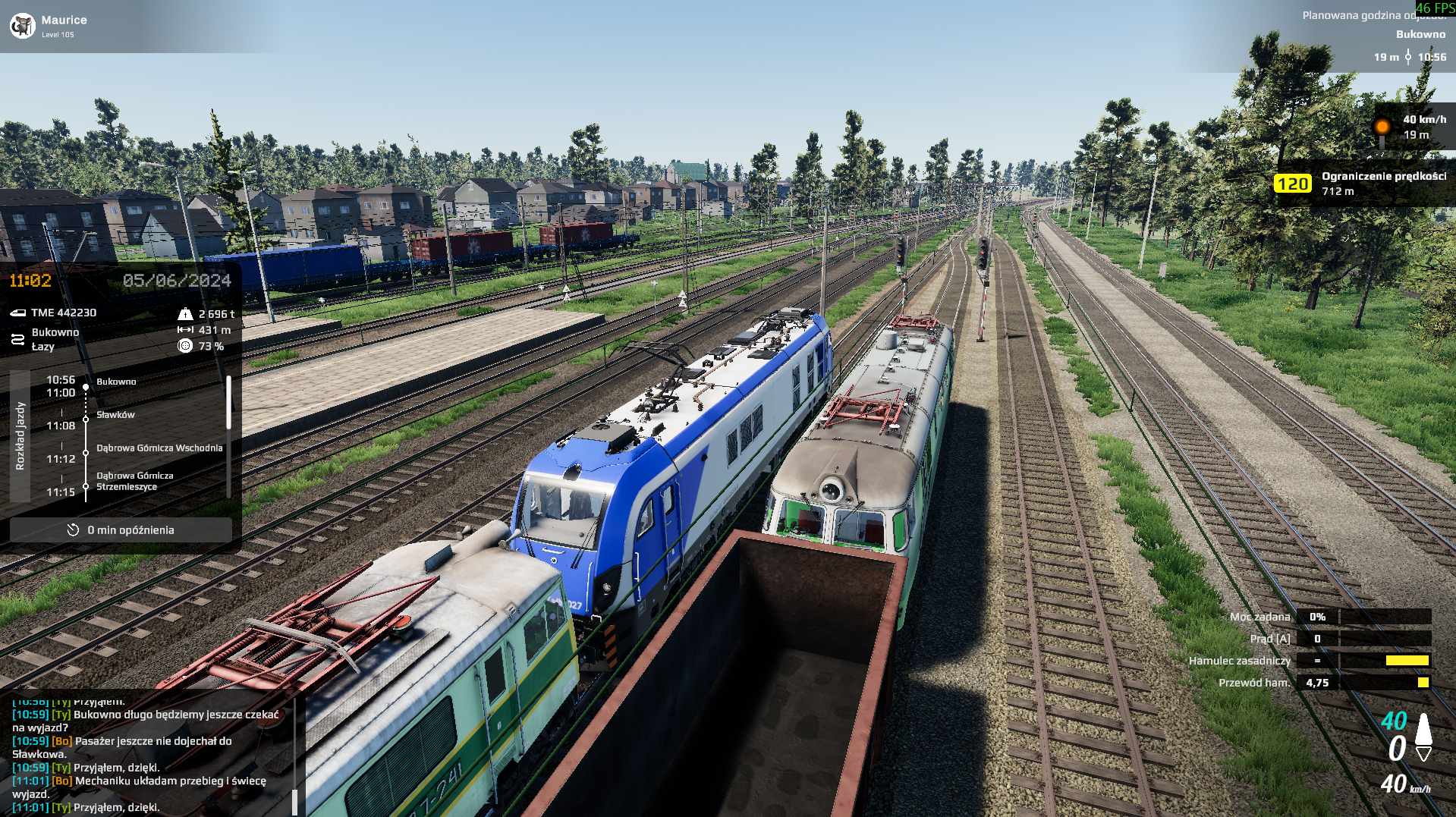
Task: Choose Dąbrowa Górnicza Strzemieszyce in the timetable
Action: click(x=135, y=481)
